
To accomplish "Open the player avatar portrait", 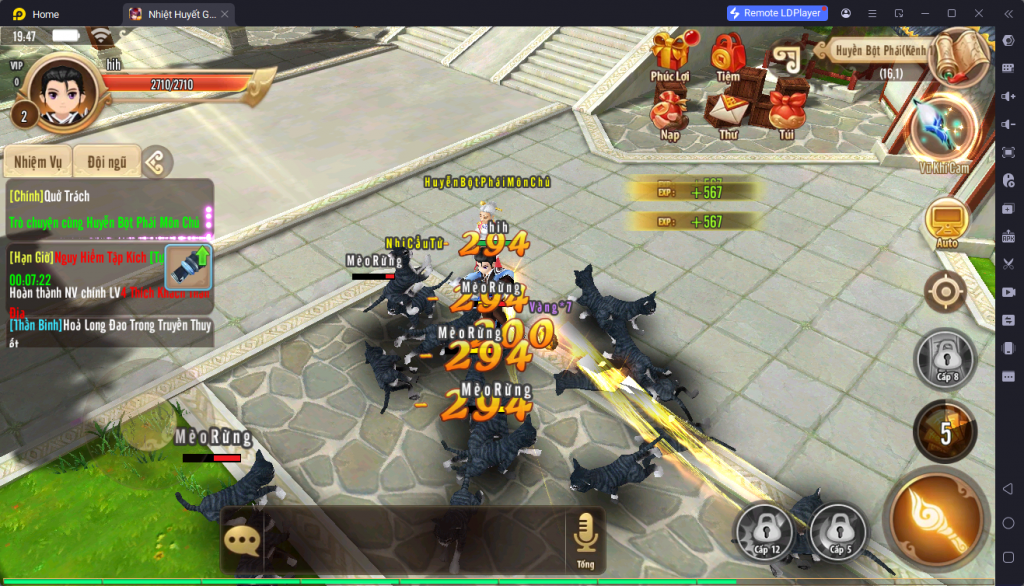I will (x=65, y=90).
